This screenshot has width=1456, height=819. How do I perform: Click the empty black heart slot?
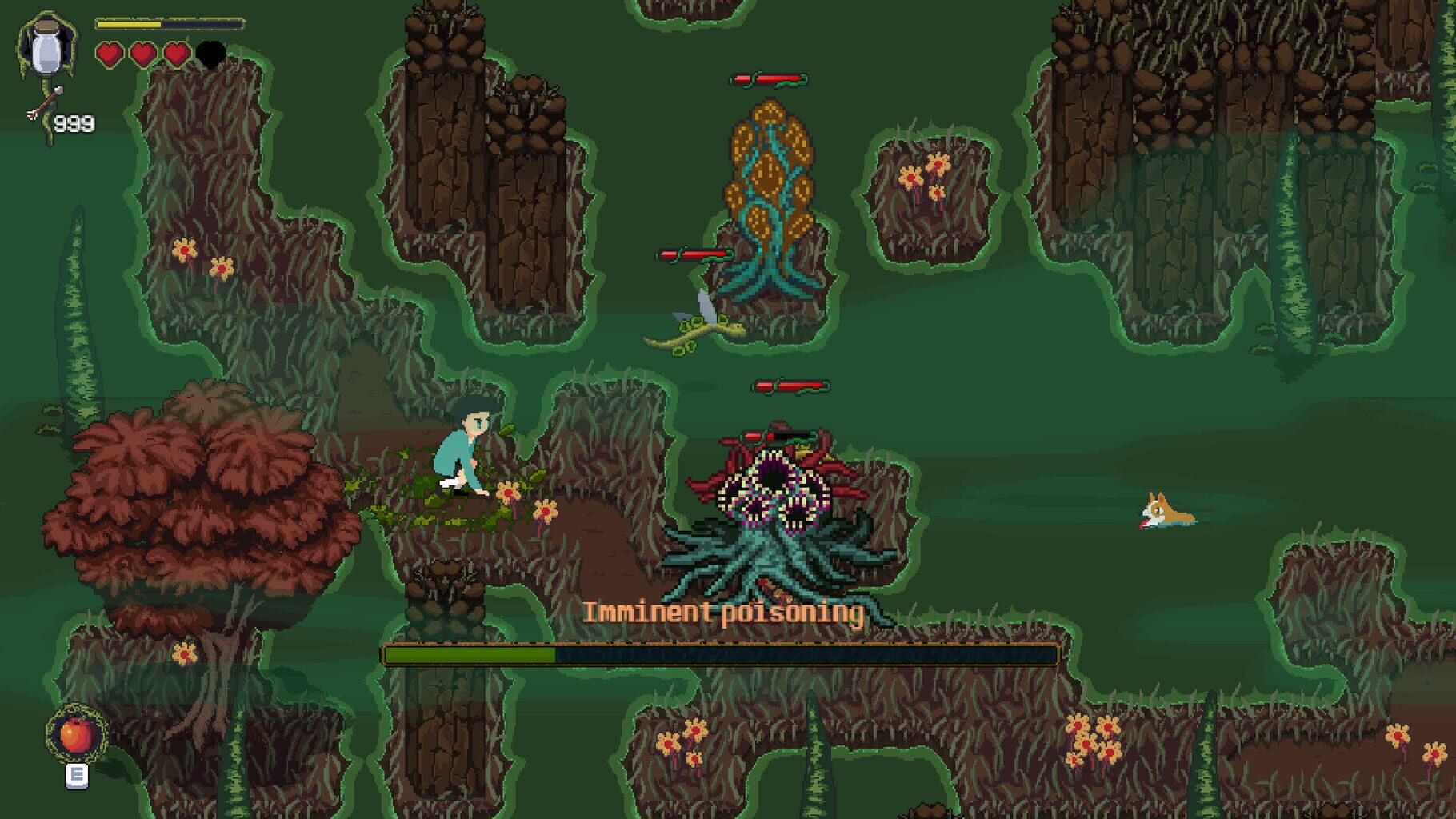click(210, 53)
